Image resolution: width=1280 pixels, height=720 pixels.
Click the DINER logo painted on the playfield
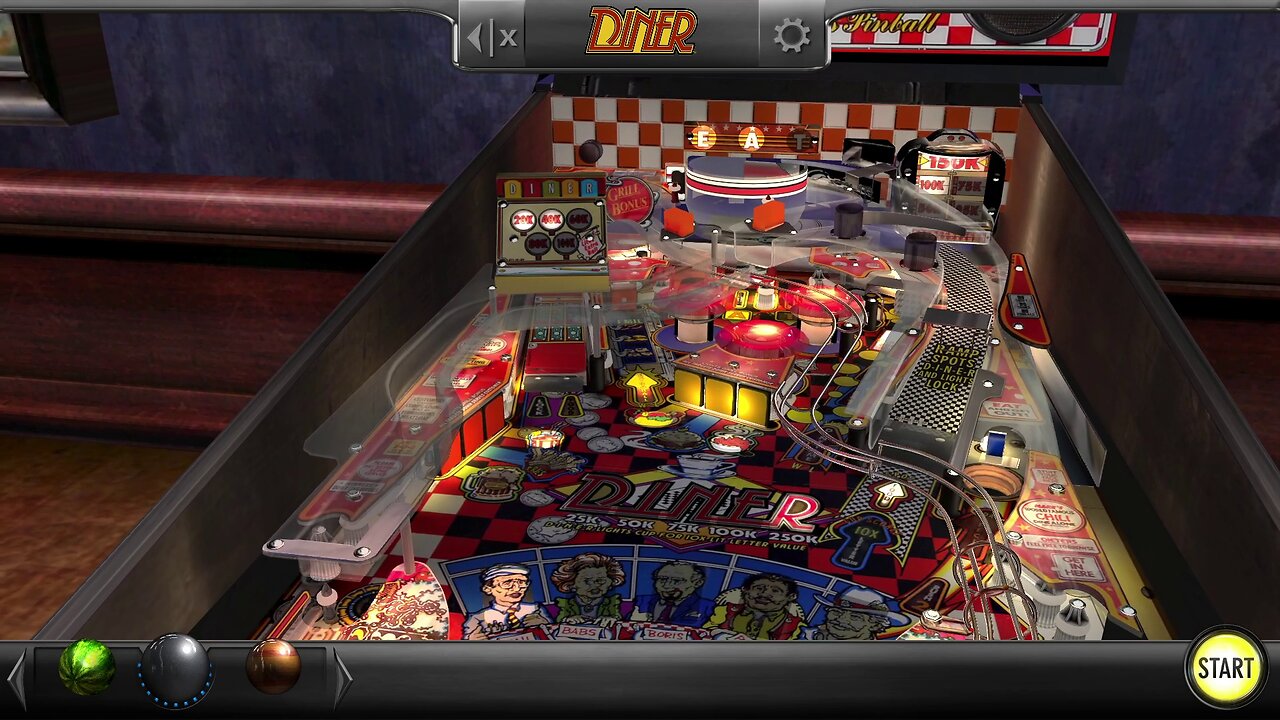pyautogui.click(x=690, y=500)
